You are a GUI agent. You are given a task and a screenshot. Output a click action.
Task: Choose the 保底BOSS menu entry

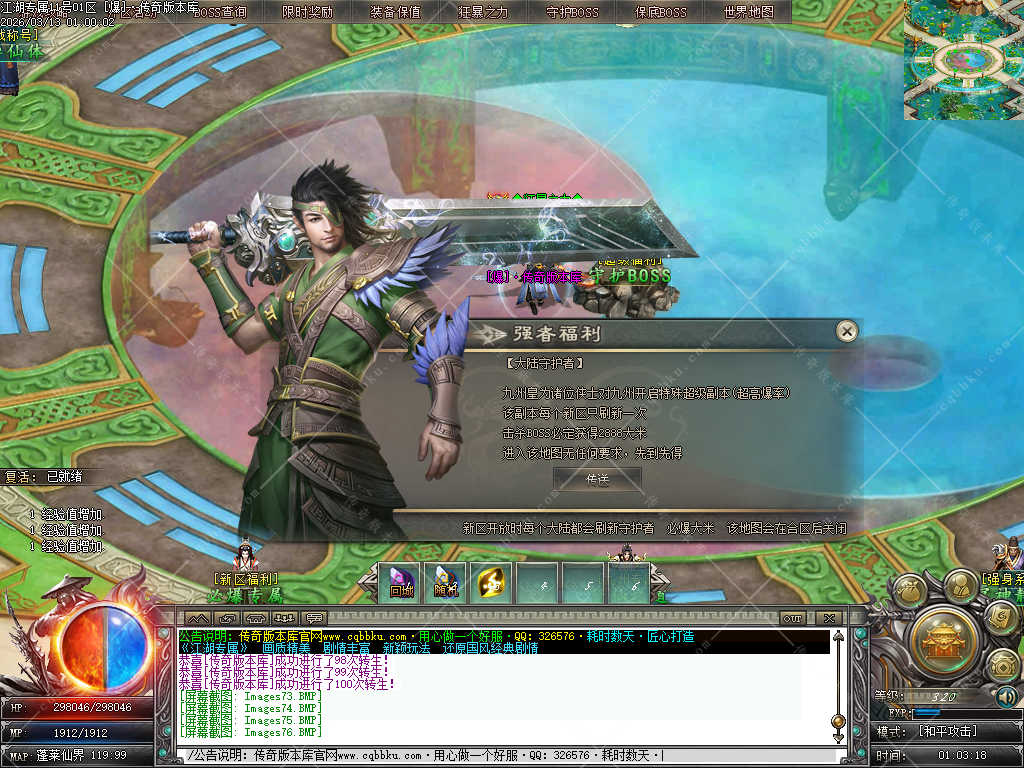coord(660,12)
